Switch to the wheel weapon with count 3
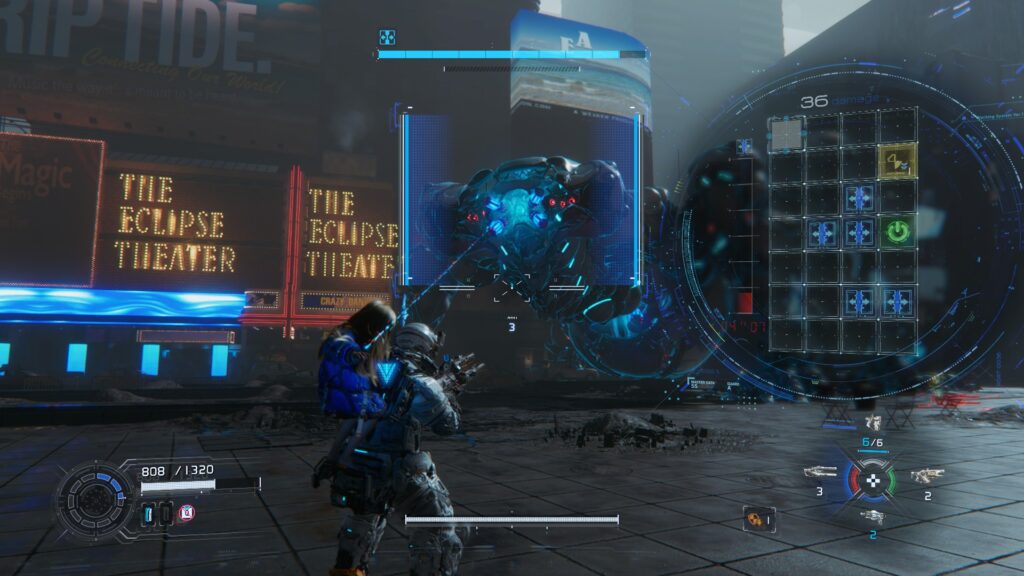Screen dimensions: 1024x576 click(820, 472)
